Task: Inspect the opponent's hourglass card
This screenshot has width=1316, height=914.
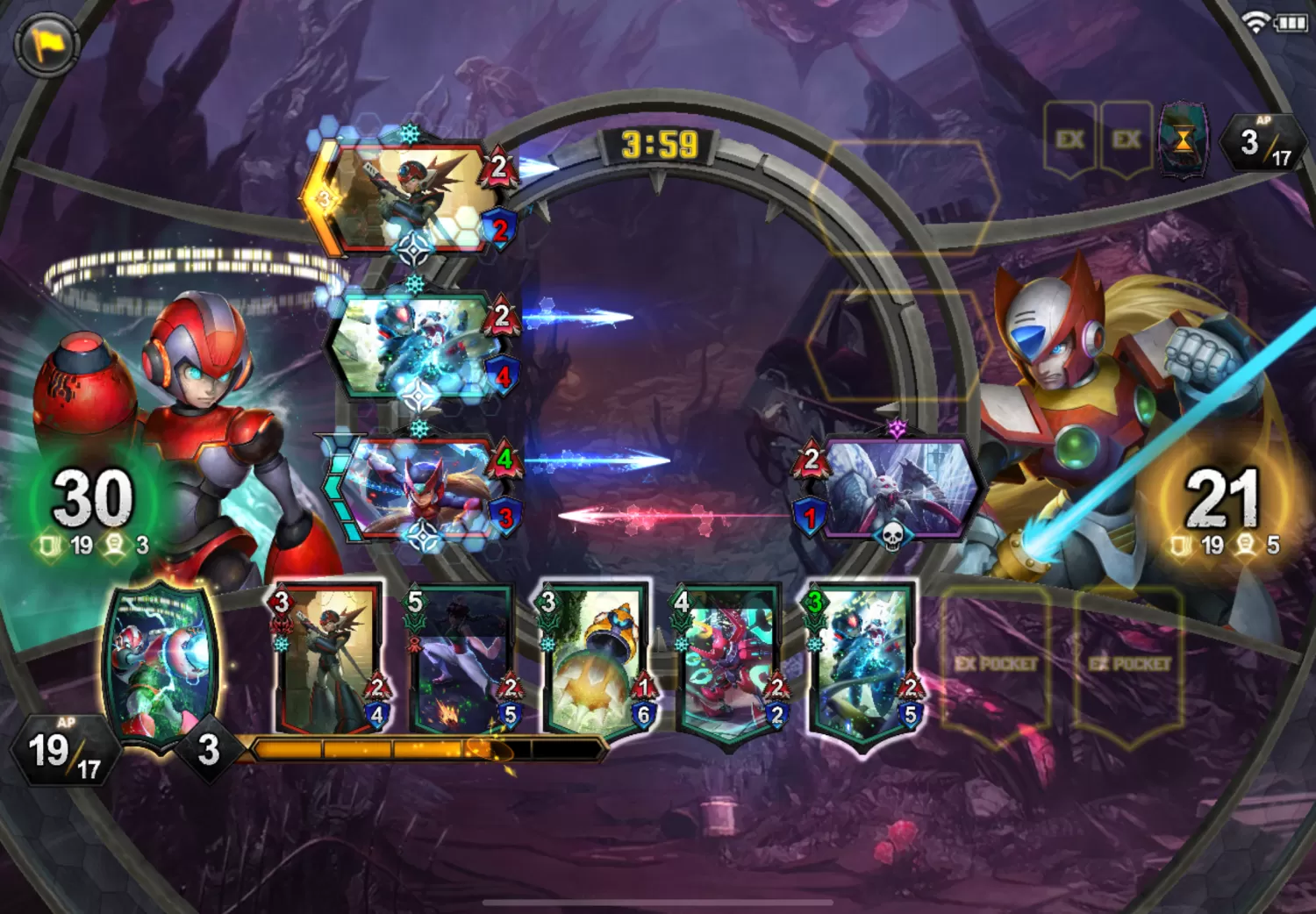Action: [x=1183, y=139]
